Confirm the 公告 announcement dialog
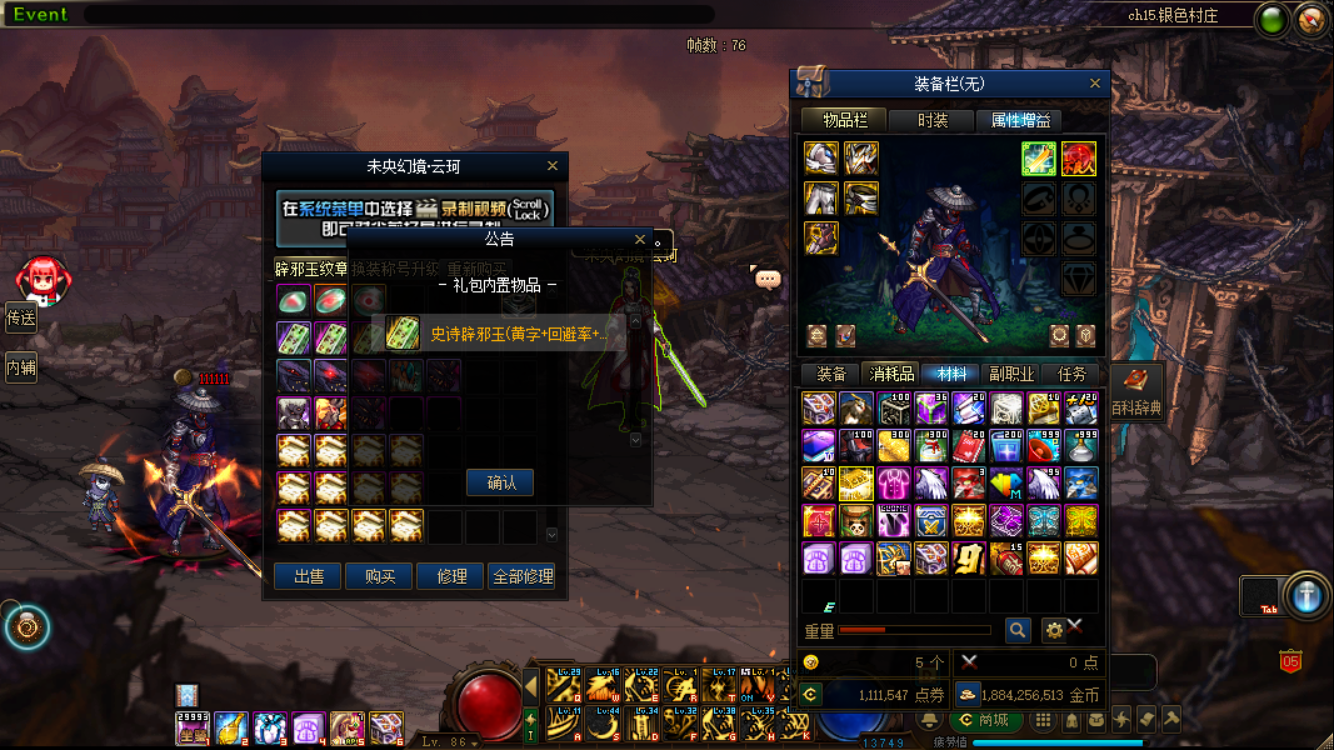Screen dimensions: 1334x750 click(x=500, y=483)
